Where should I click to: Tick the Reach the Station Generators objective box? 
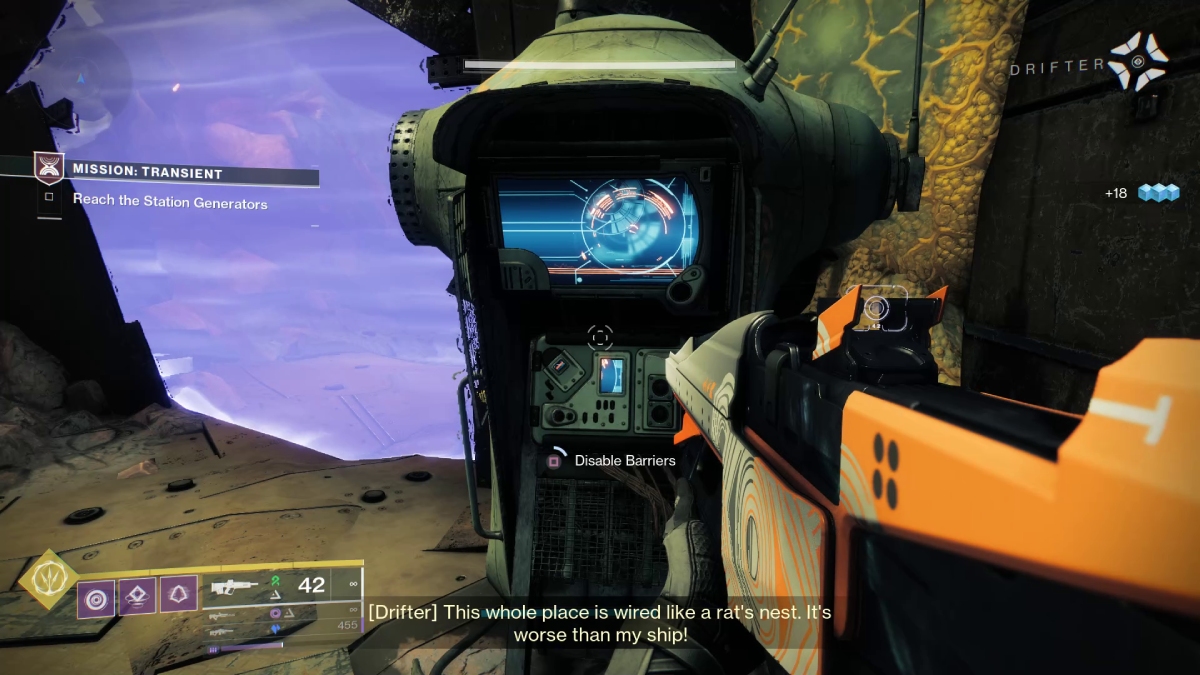point(48,198)
